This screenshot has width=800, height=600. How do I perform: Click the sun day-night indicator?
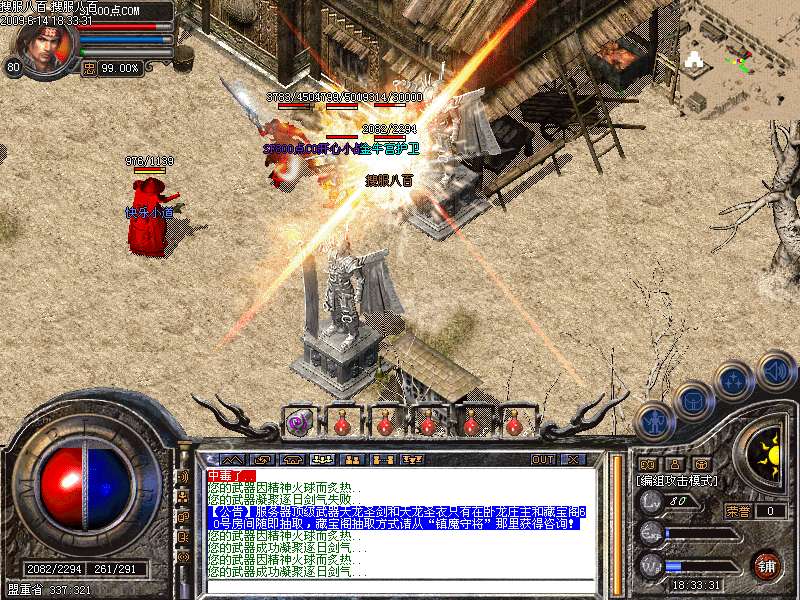[x=766, y=452]
